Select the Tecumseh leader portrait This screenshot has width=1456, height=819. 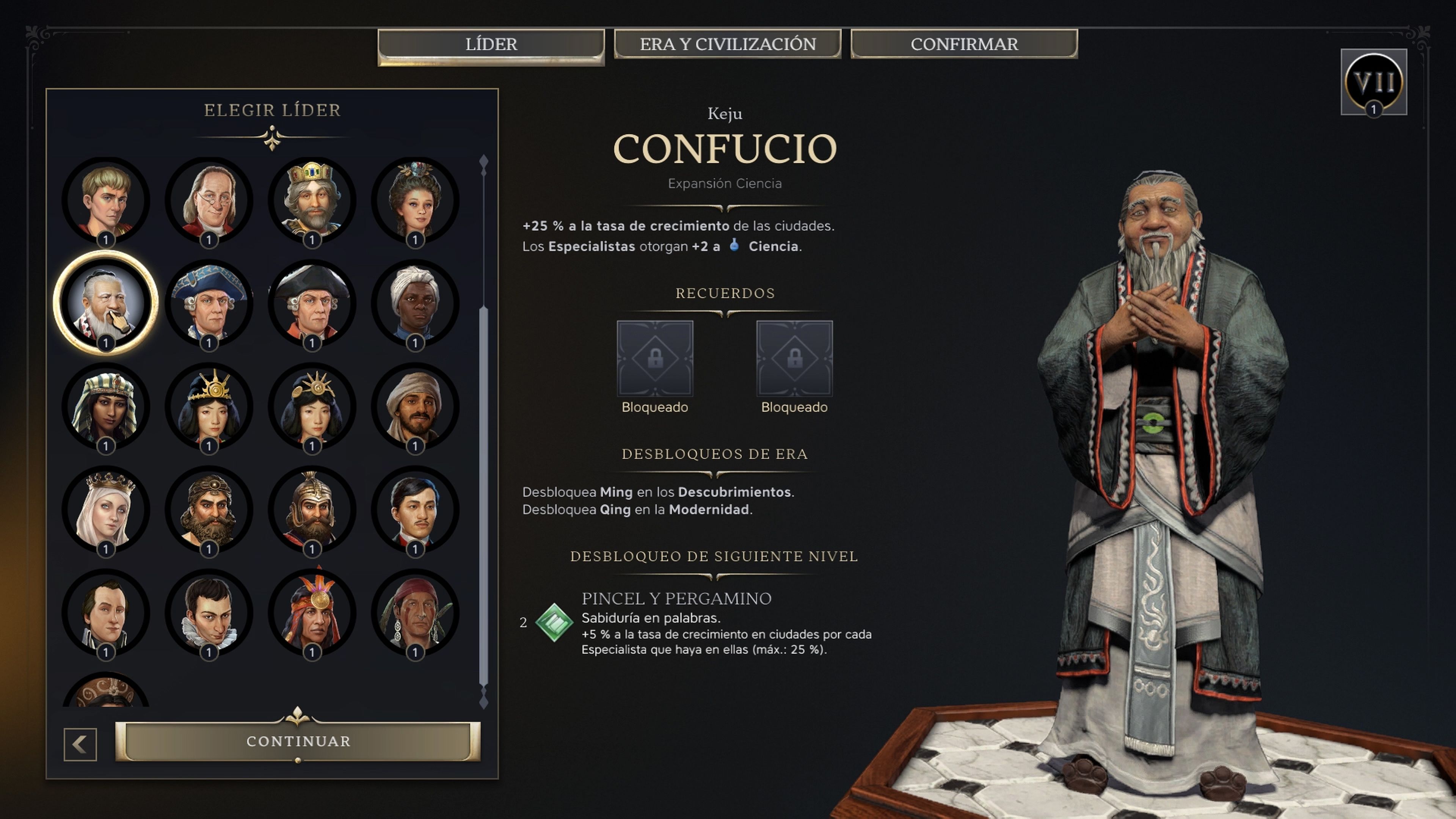tap(416, 613)
